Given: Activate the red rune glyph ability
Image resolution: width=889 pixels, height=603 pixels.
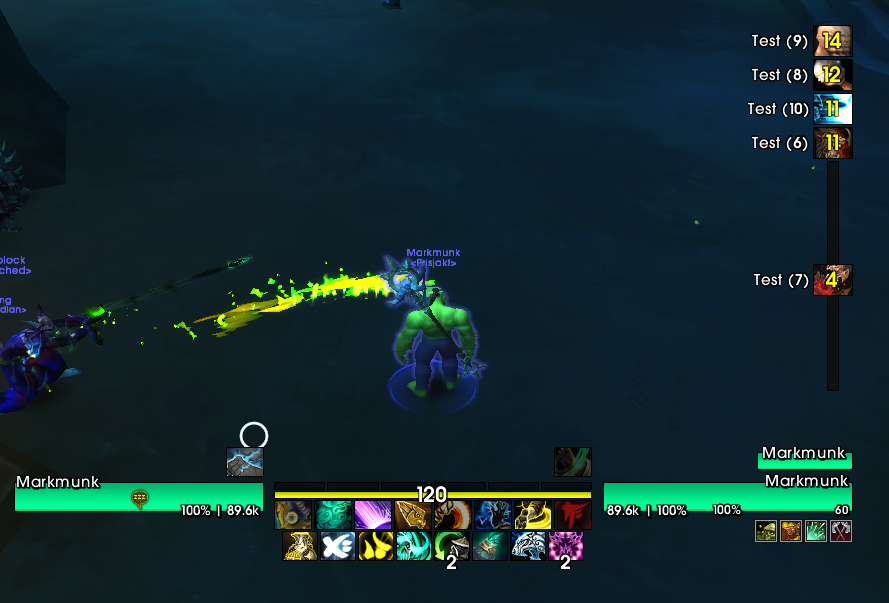Looking at the screenshot, I should point(572,515).
